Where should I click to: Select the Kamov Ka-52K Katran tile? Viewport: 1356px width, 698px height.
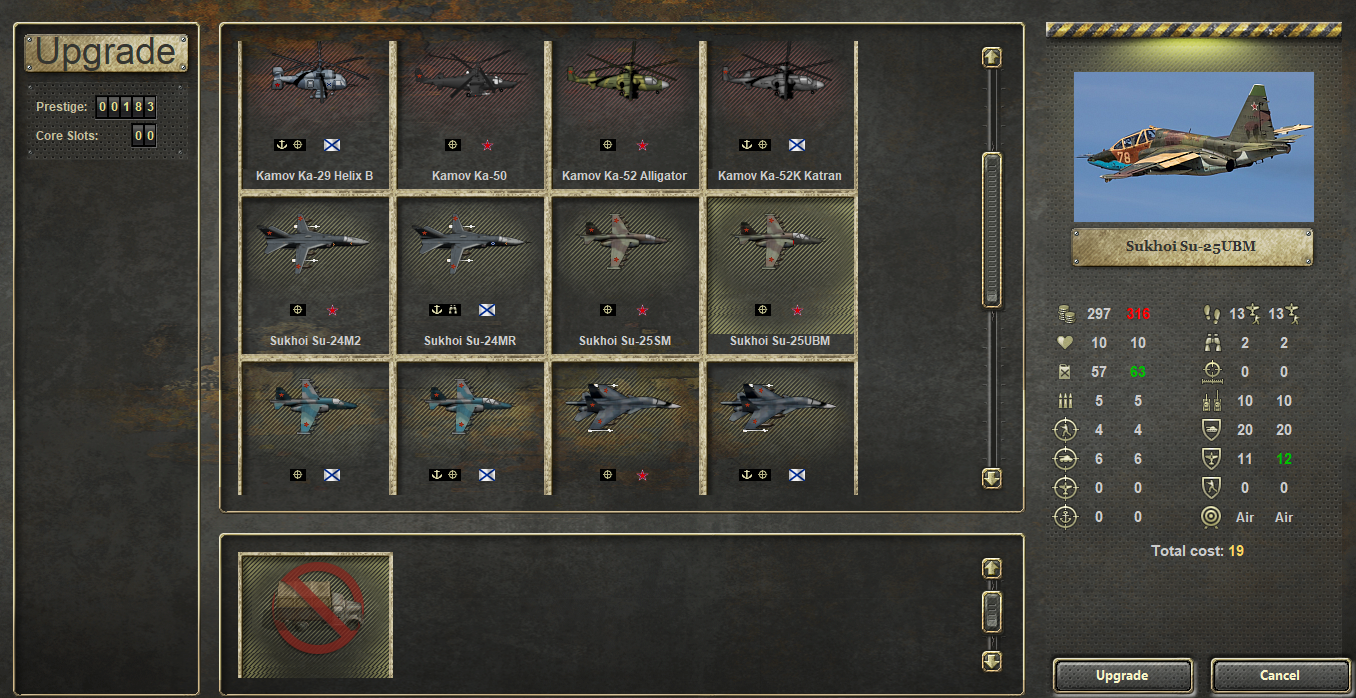pos(780,115)
